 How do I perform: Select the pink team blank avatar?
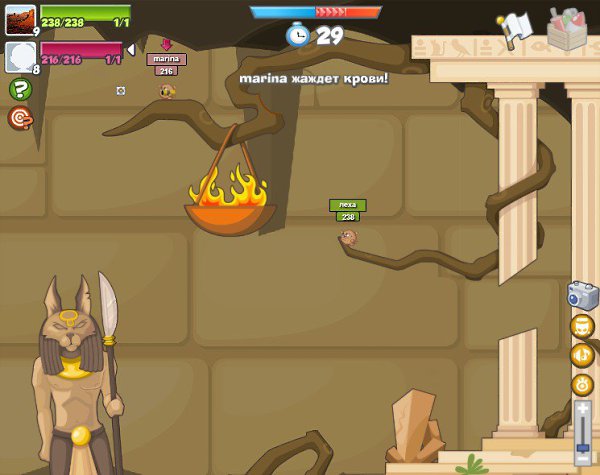20,55
